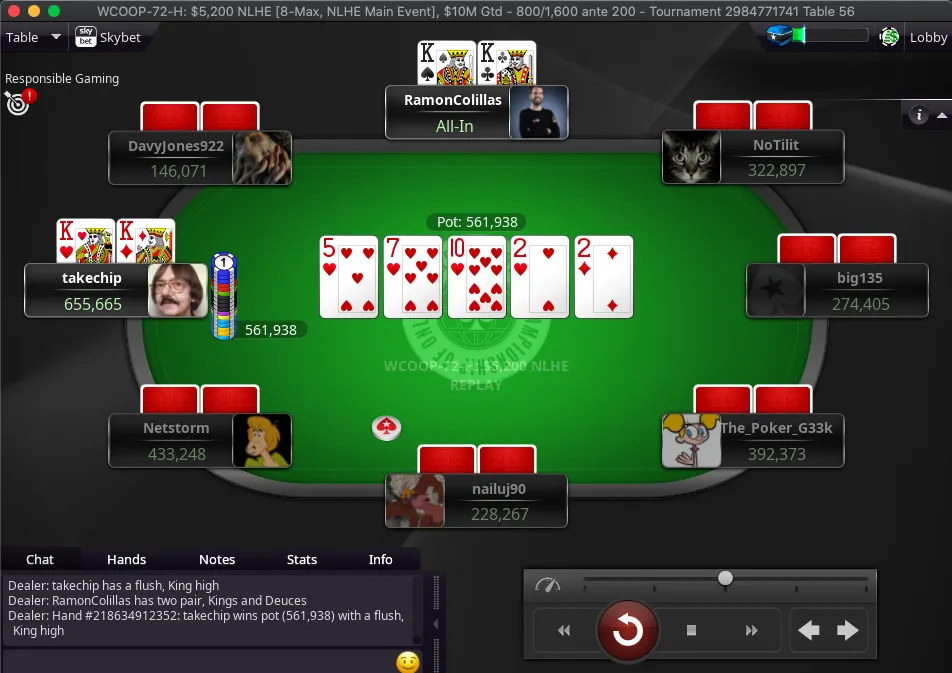Select the Chat tab
This screenshot has height=673, width=952.
coord(40,560)
